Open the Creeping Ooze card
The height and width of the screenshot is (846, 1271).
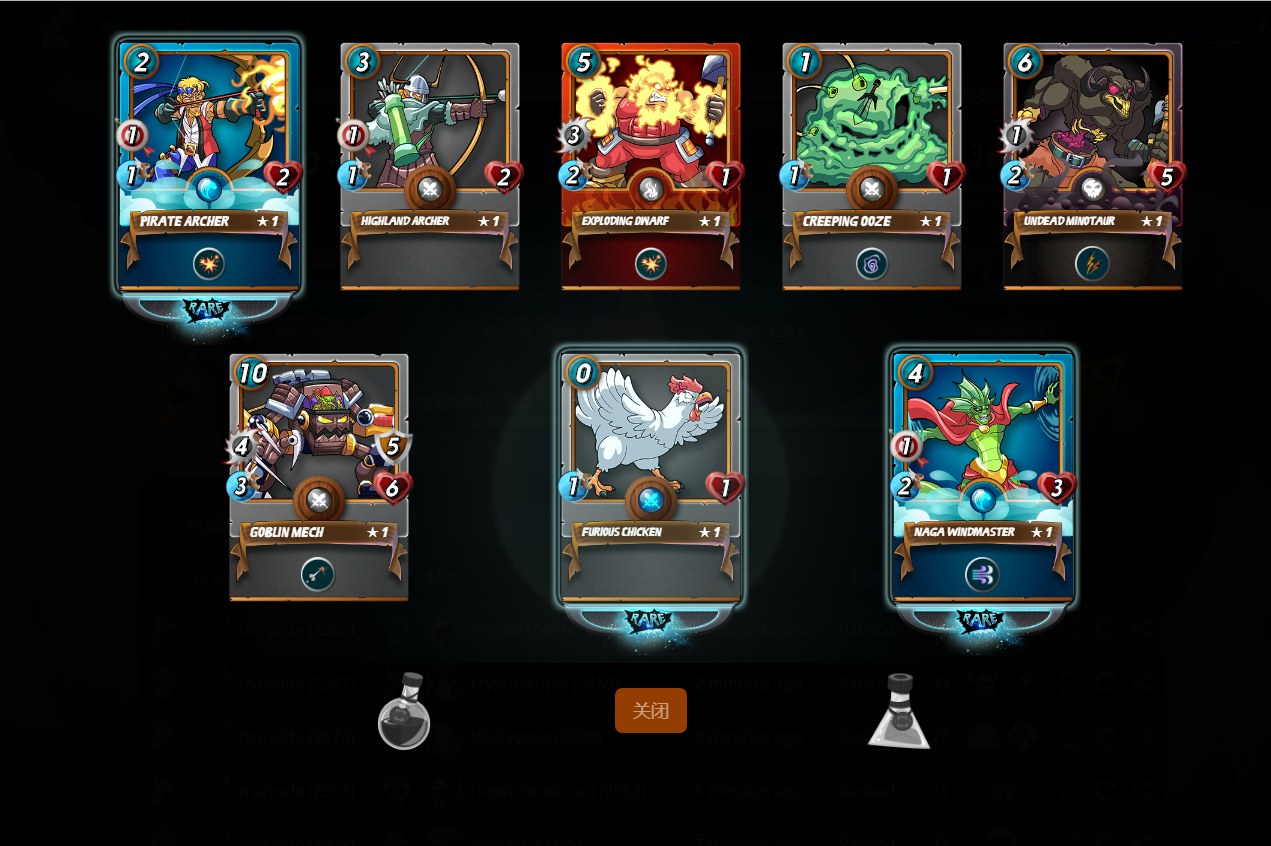point(872,166)
